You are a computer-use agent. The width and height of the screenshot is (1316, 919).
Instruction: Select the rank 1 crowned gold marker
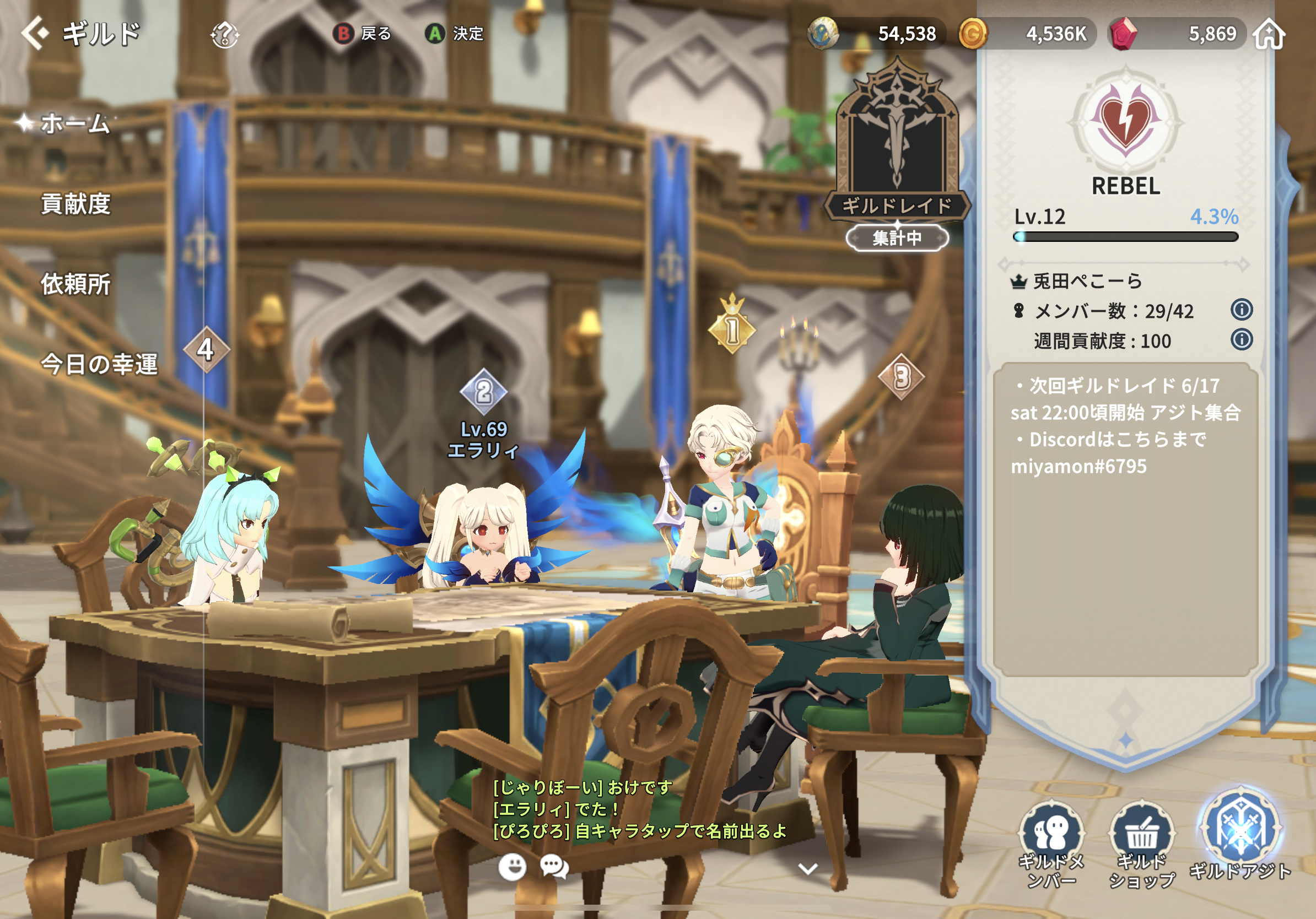(732, 328)
